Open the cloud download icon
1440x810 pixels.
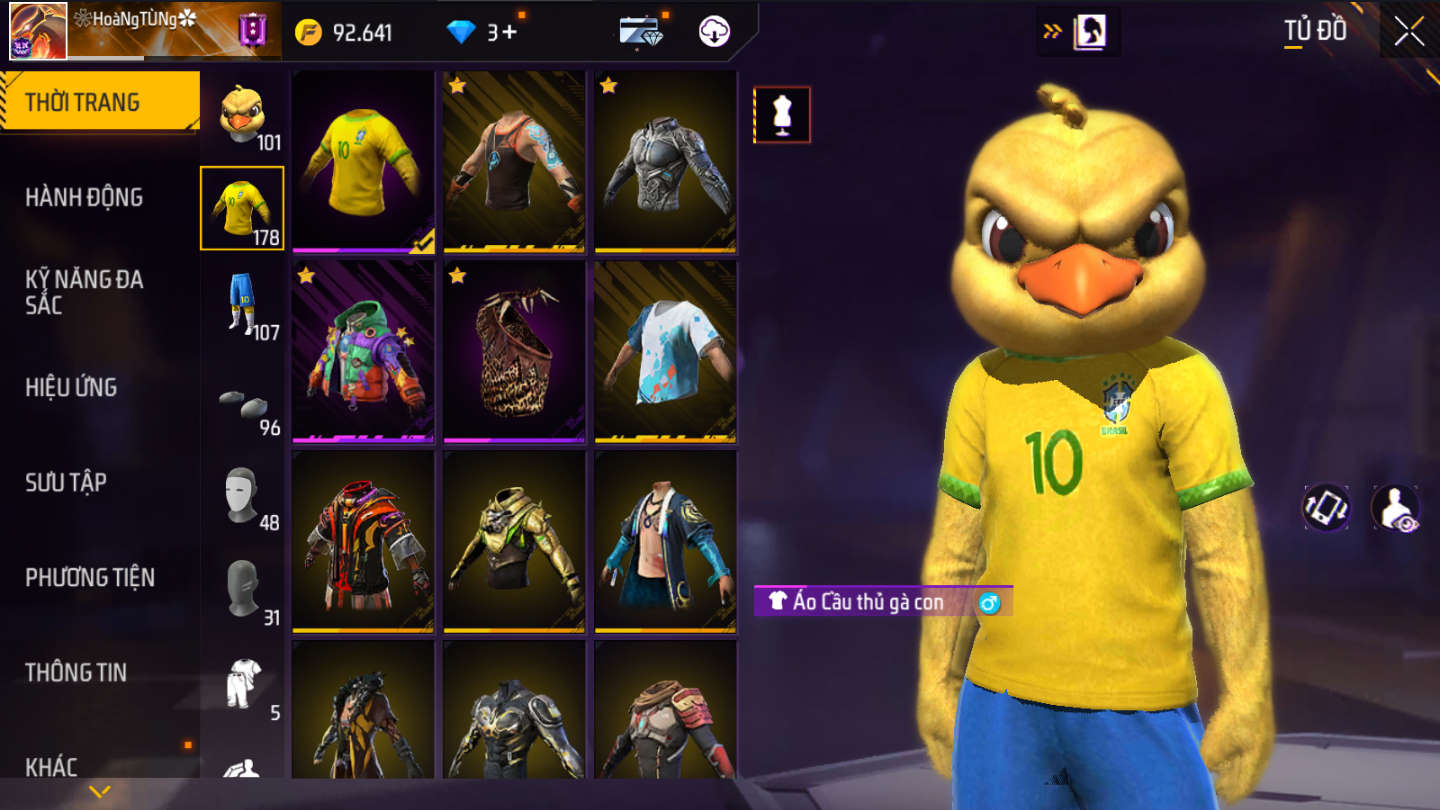(x=714, y=32)
